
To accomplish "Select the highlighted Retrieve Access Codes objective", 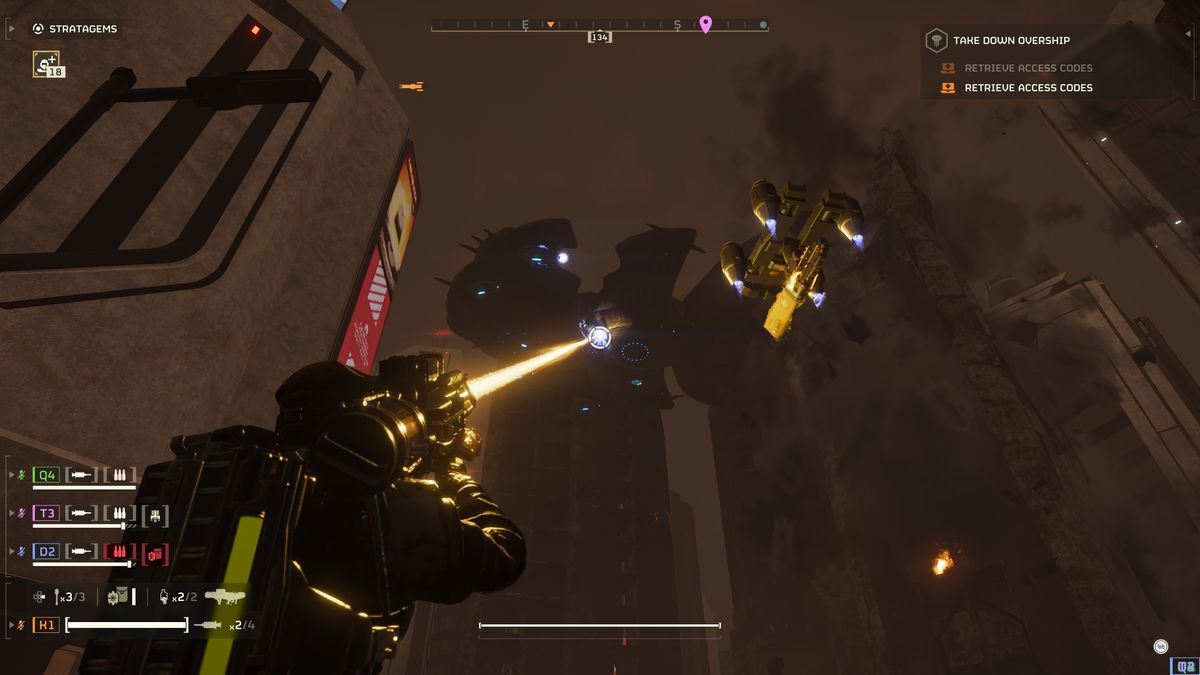I will [x=1027, y=88].
